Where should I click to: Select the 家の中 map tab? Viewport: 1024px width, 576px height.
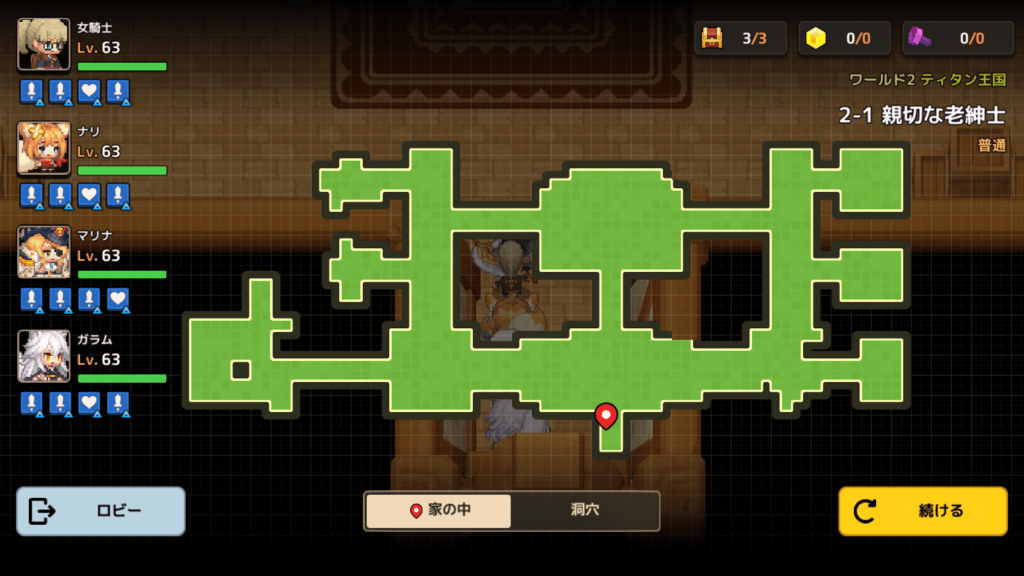point(439,510)
